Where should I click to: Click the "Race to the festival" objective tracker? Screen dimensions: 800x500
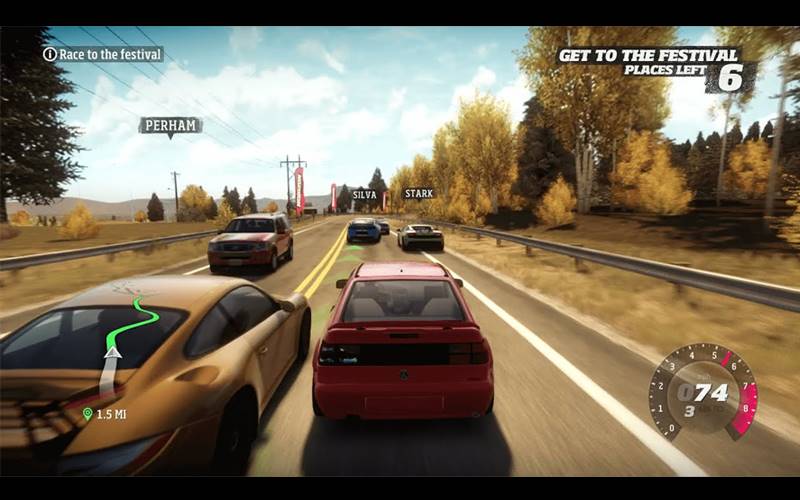pyautogui.click(x=102, y=54)
